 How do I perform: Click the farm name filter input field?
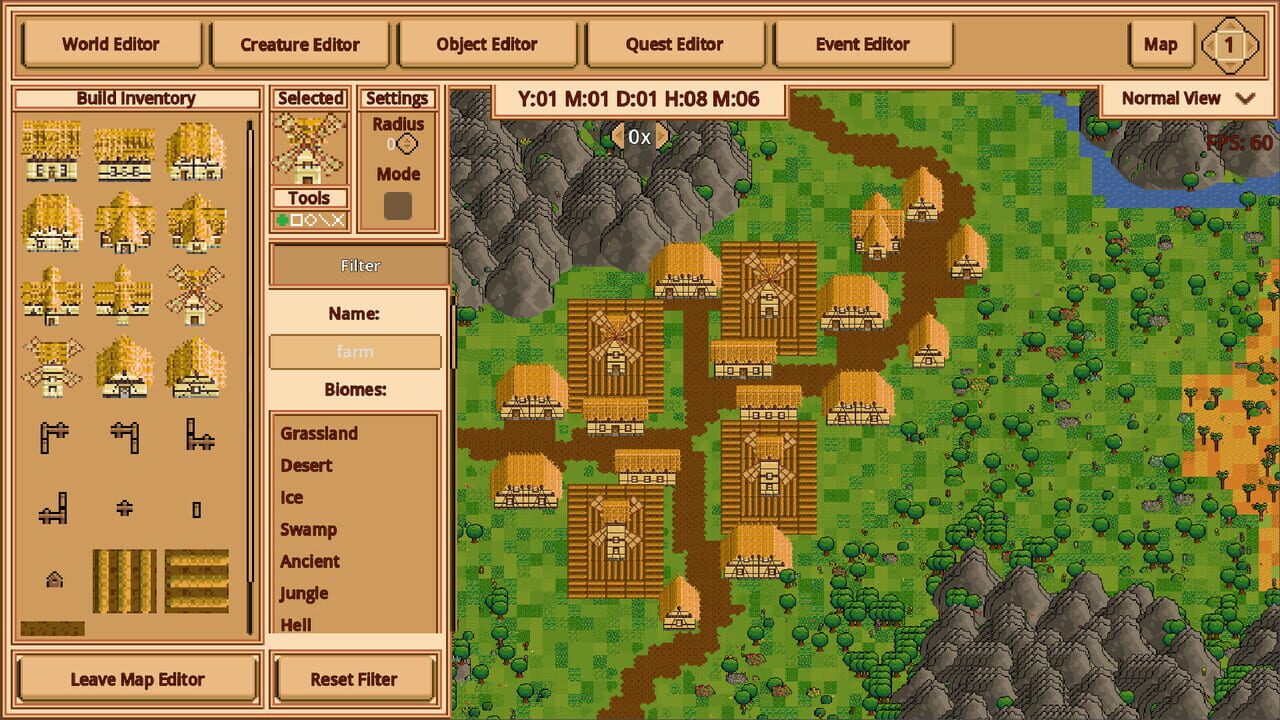pyautogui.click(x=355, y=351)
